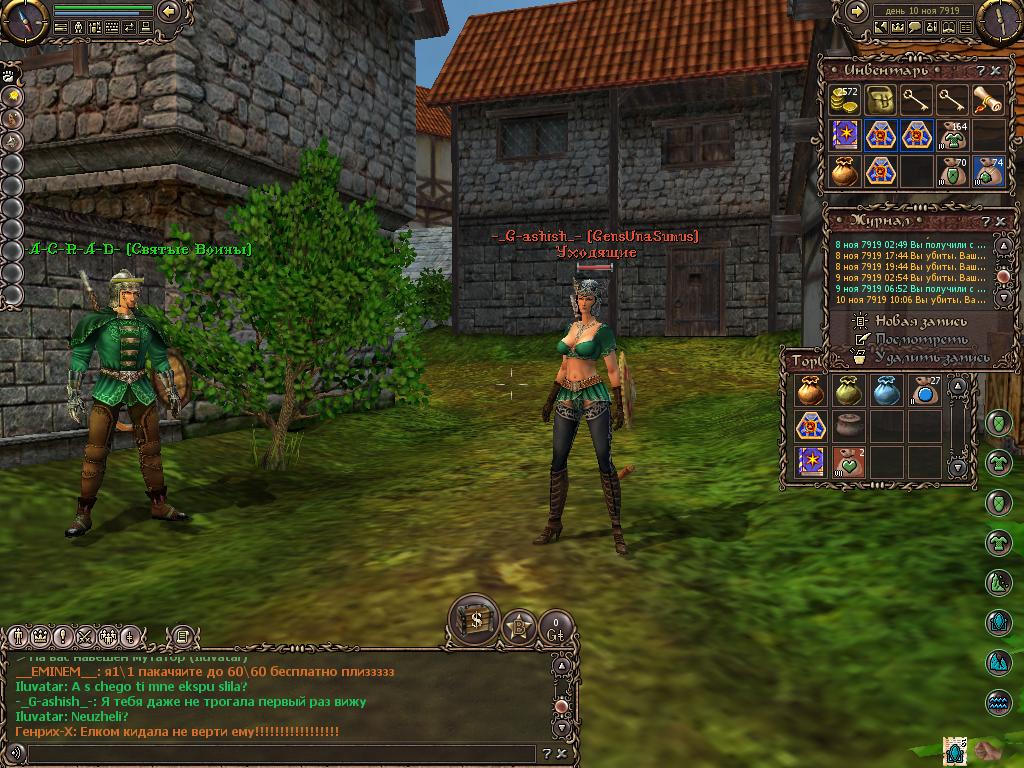This screenshot has height=768, width=1024.
Task: Open the Журнал window help question mark
Action: tap(985, 221)
